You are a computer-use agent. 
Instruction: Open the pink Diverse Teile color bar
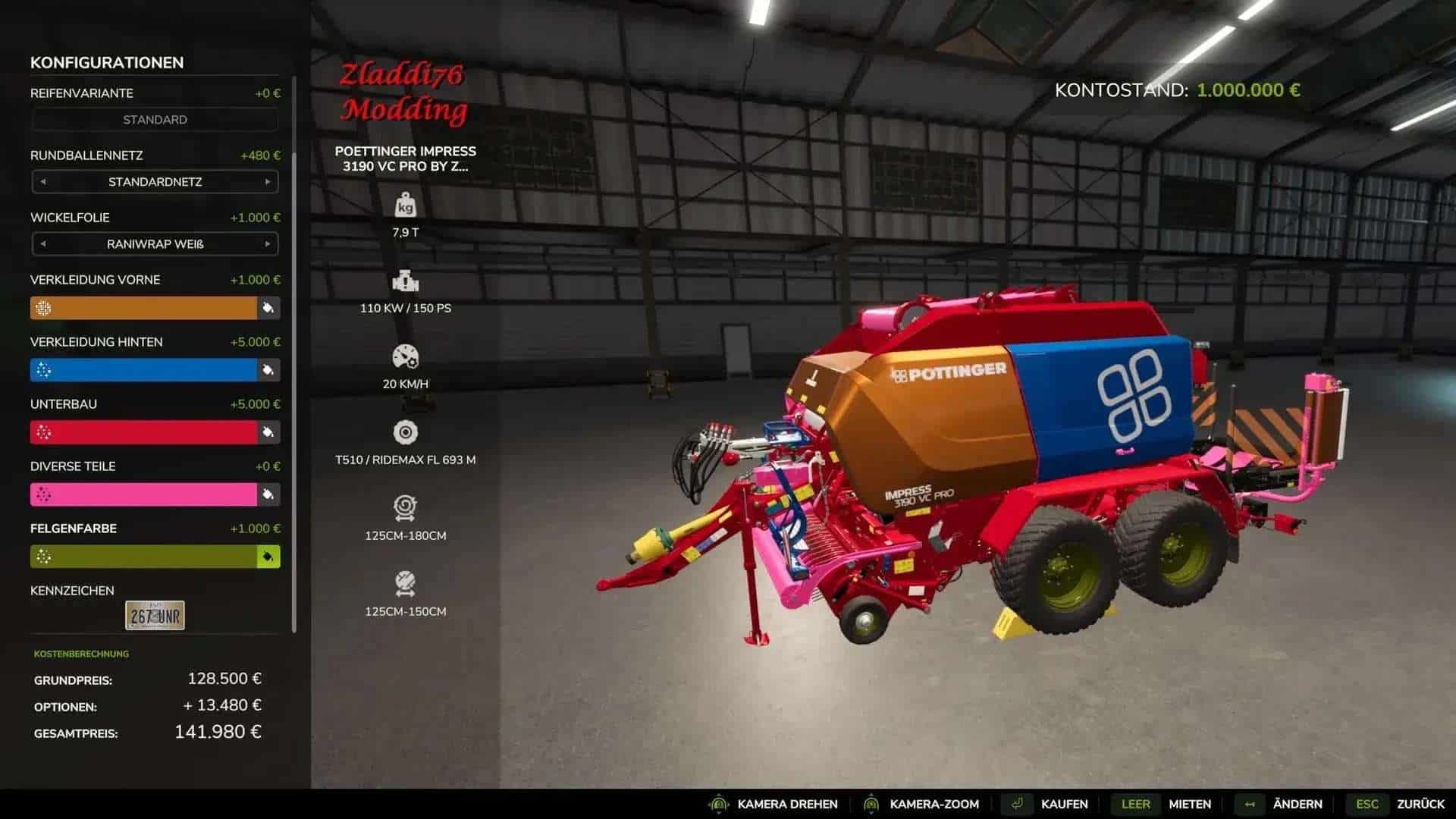pyautogui.click(x=143, y=494)
